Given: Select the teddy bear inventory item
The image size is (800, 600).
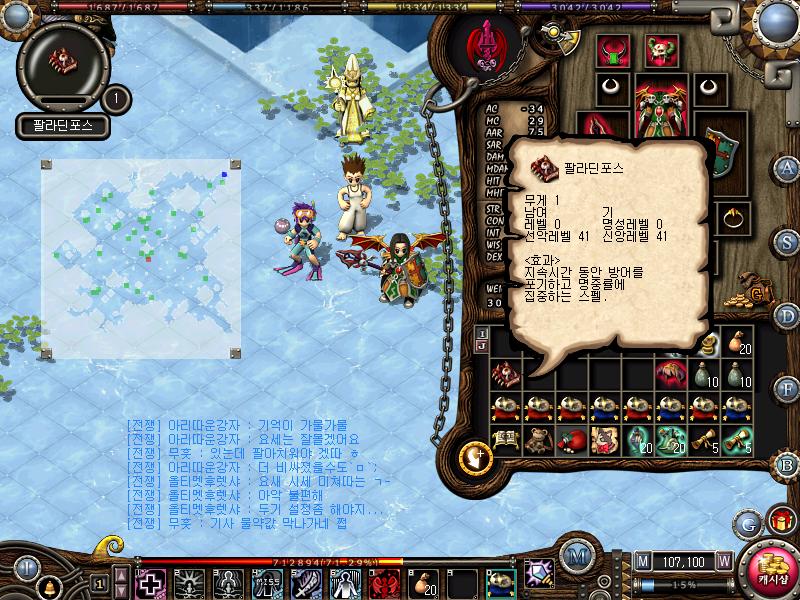Looking at the screenshot, I should (x=538, y=440).
